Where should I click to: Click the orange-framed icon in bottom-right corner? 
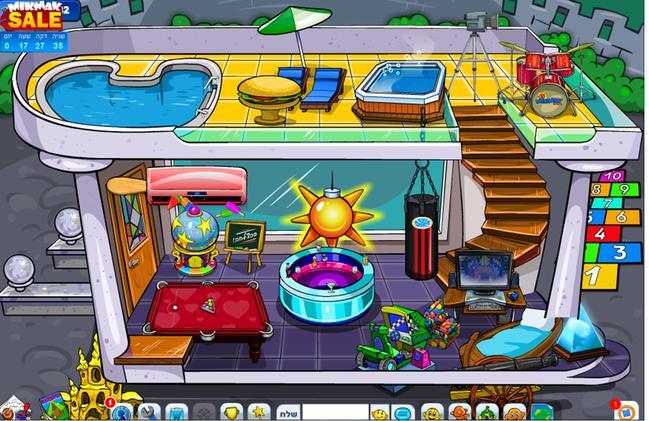pyautogui.click(x=626, y=410)
